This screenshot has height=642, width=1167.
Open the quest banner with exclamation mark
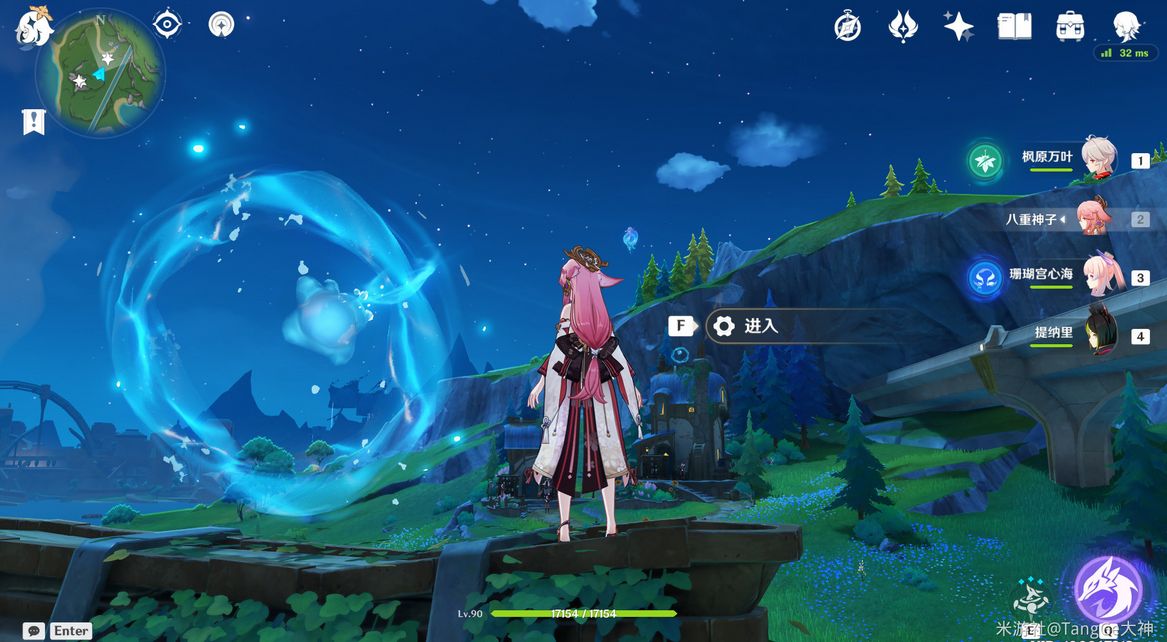[x=34, y=122]
